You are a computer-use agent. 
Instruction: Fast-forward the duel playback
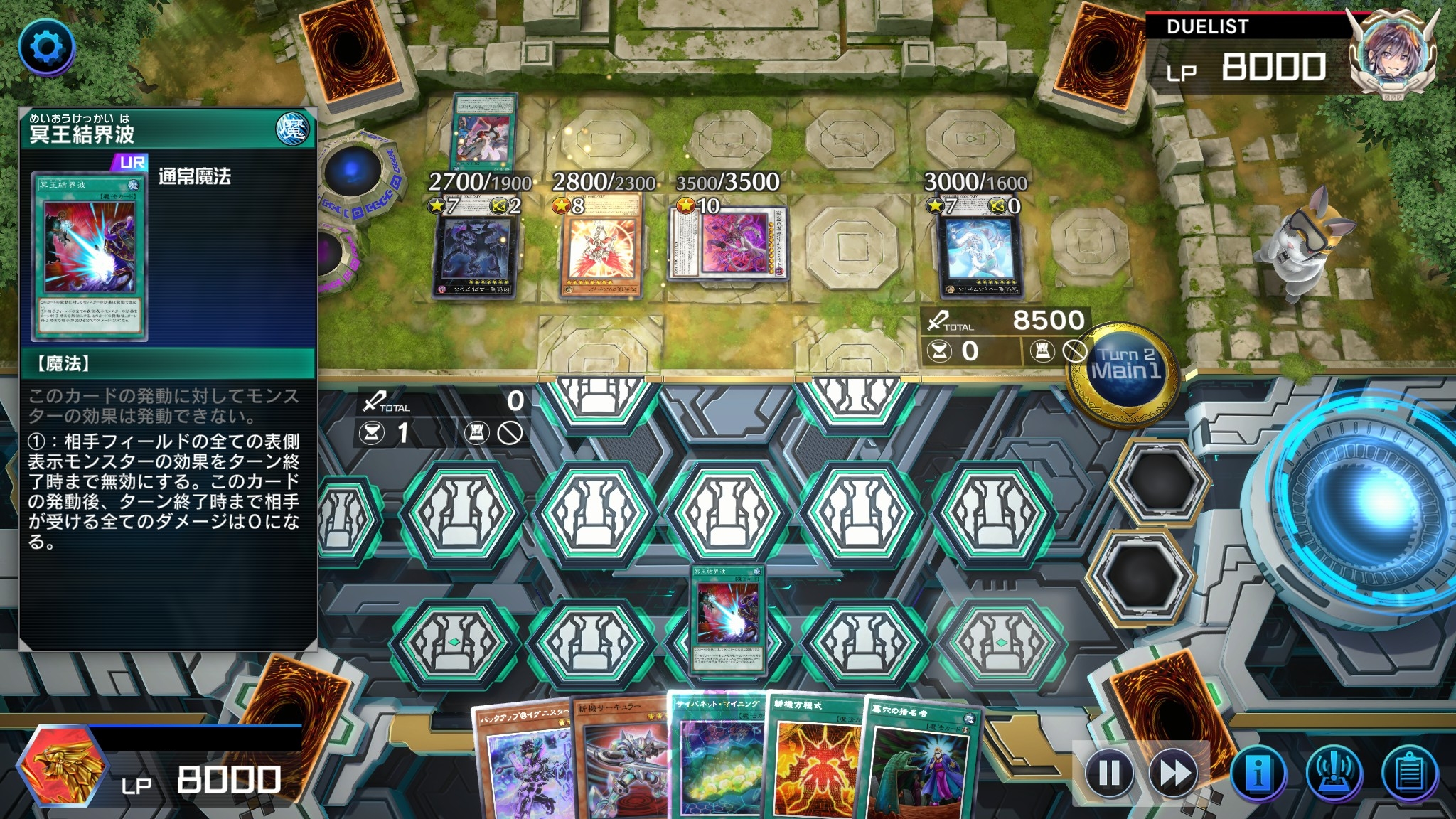click(x=1174, y=773)
